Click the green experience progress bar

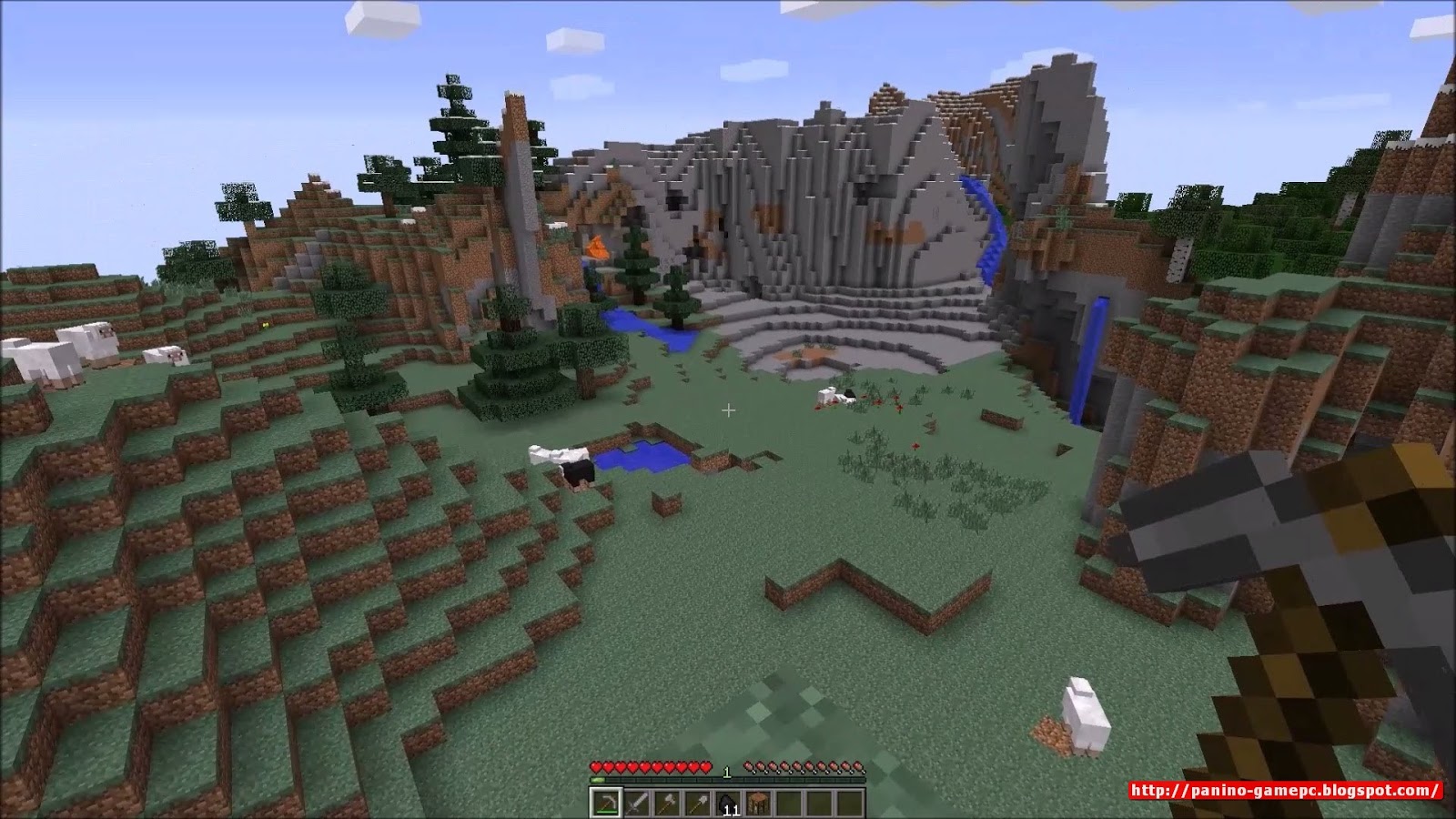[x=598, y=780]
